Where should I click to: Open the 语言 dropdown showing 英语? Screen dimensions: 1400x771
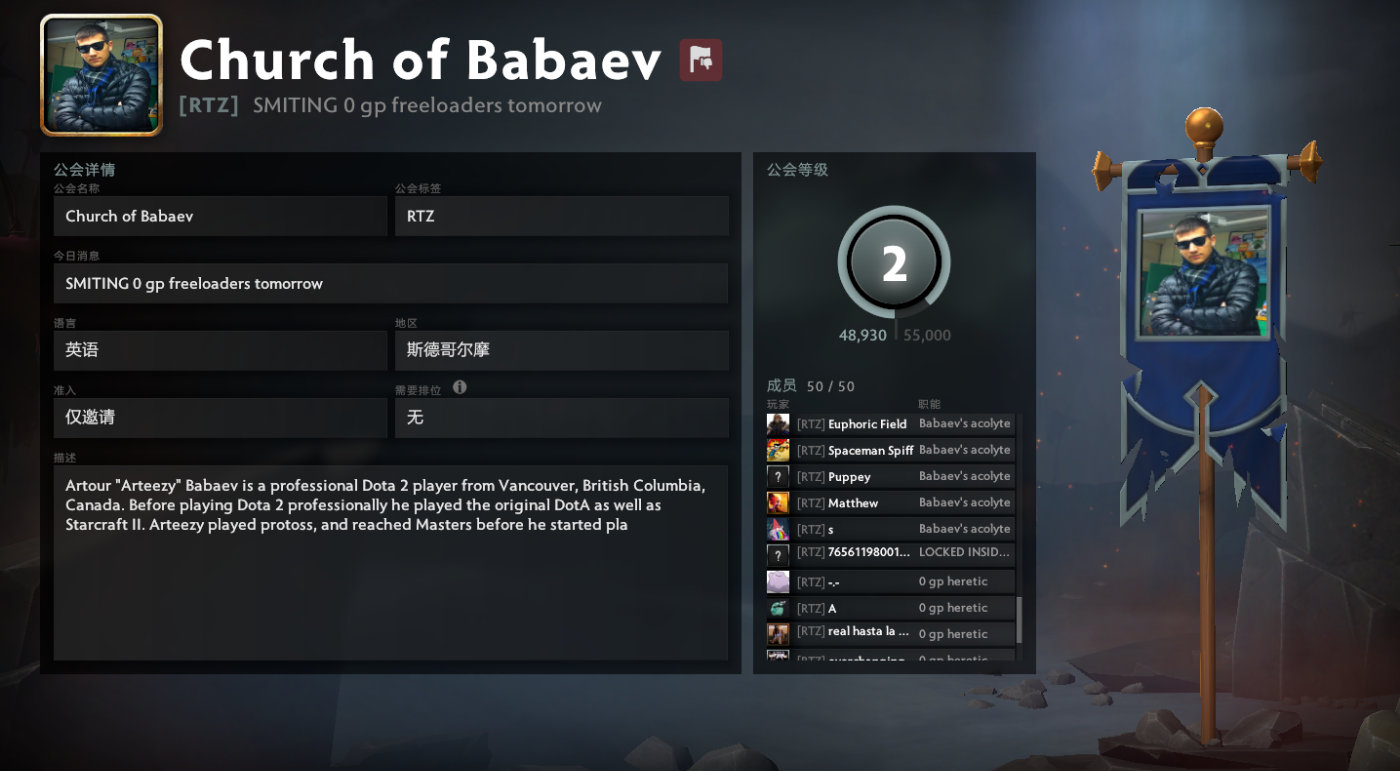(x=220, y=350)
